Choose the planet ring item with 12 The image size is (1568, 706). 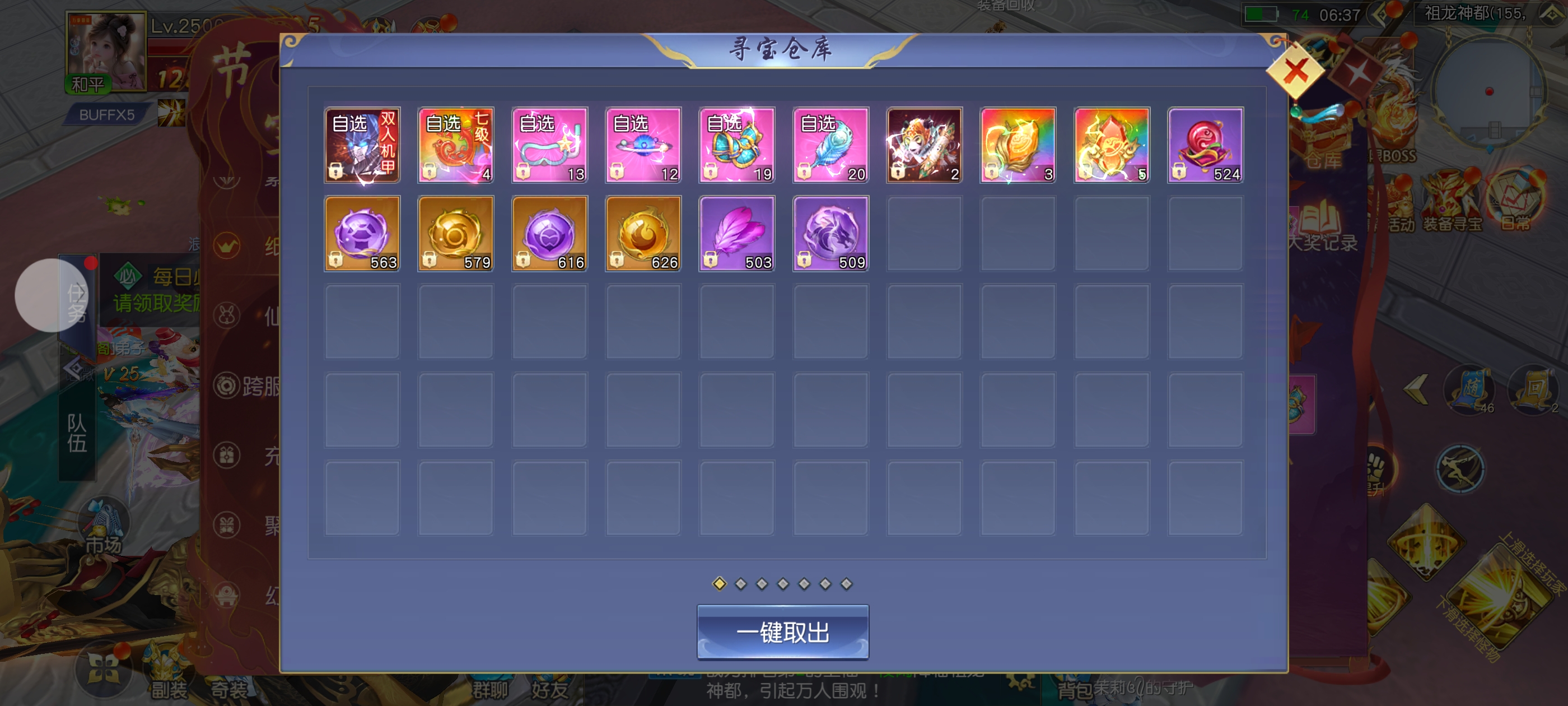643,146
